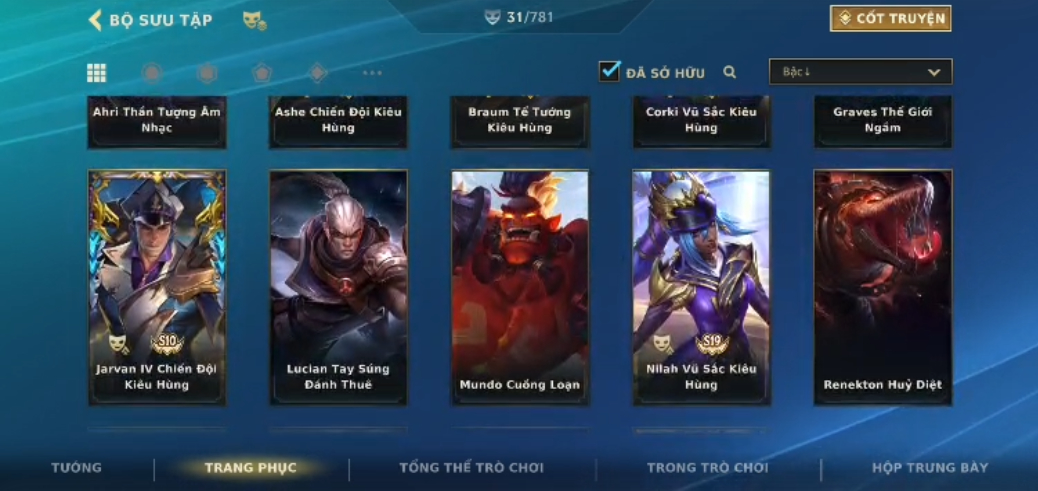Open the Cốt Truyện button

tap(890, 19)
